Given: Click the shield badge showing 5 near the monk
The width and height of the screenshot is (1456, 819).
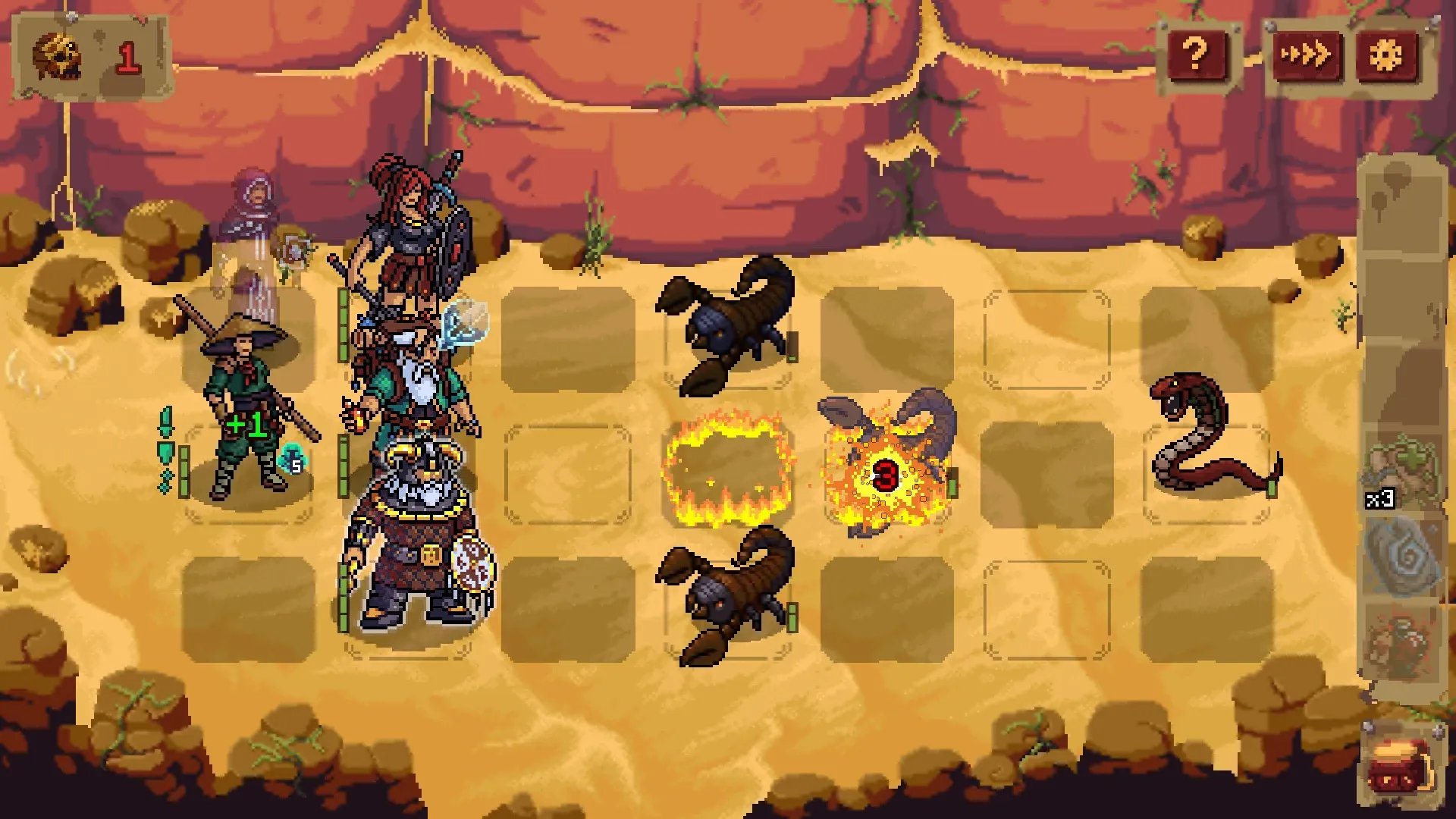Looking at the screenshot, I should (x=294, y=459).
